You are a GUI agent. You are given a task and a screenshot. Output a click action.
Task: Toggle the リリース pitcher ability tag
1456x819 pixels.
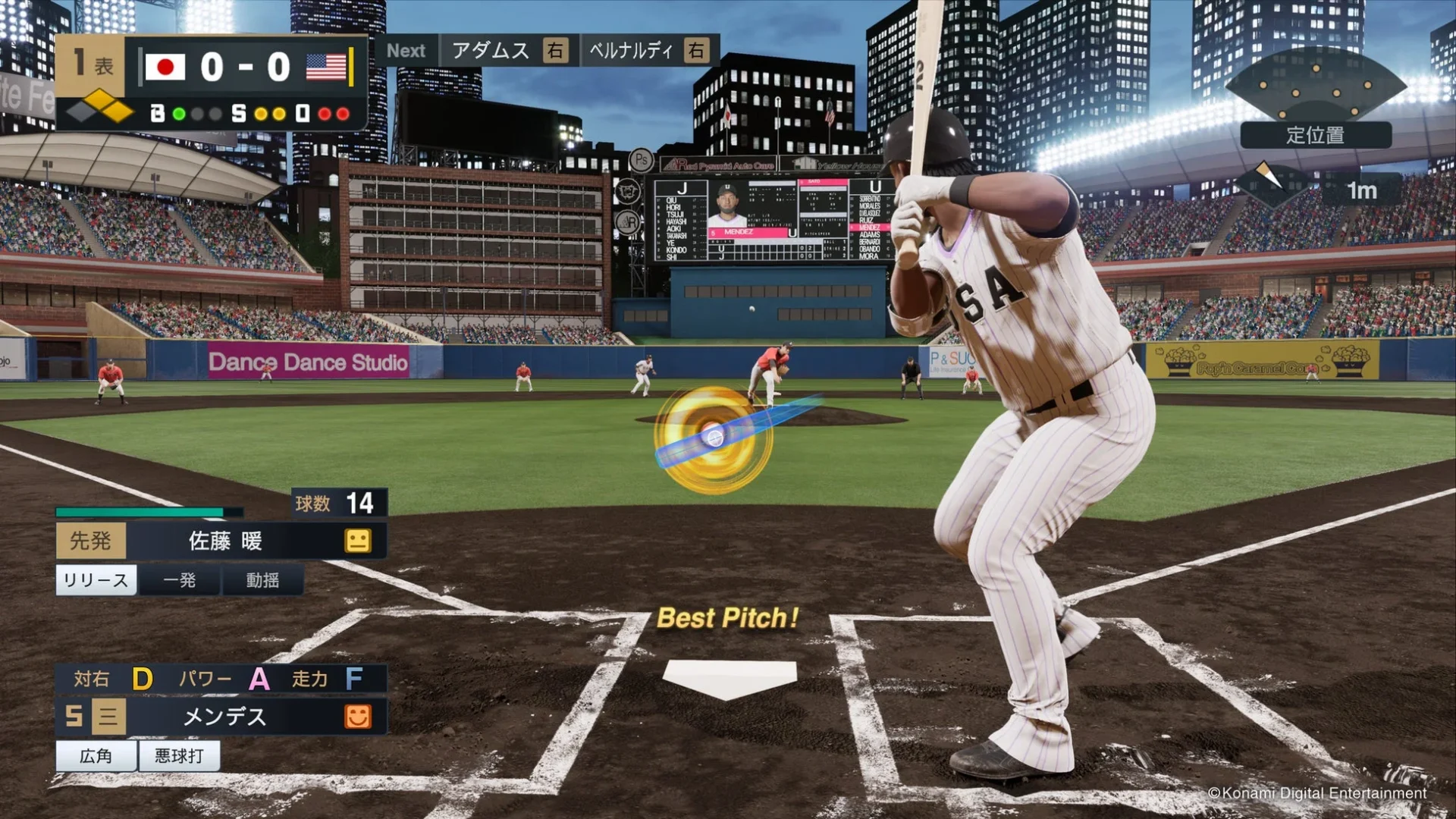95,580
